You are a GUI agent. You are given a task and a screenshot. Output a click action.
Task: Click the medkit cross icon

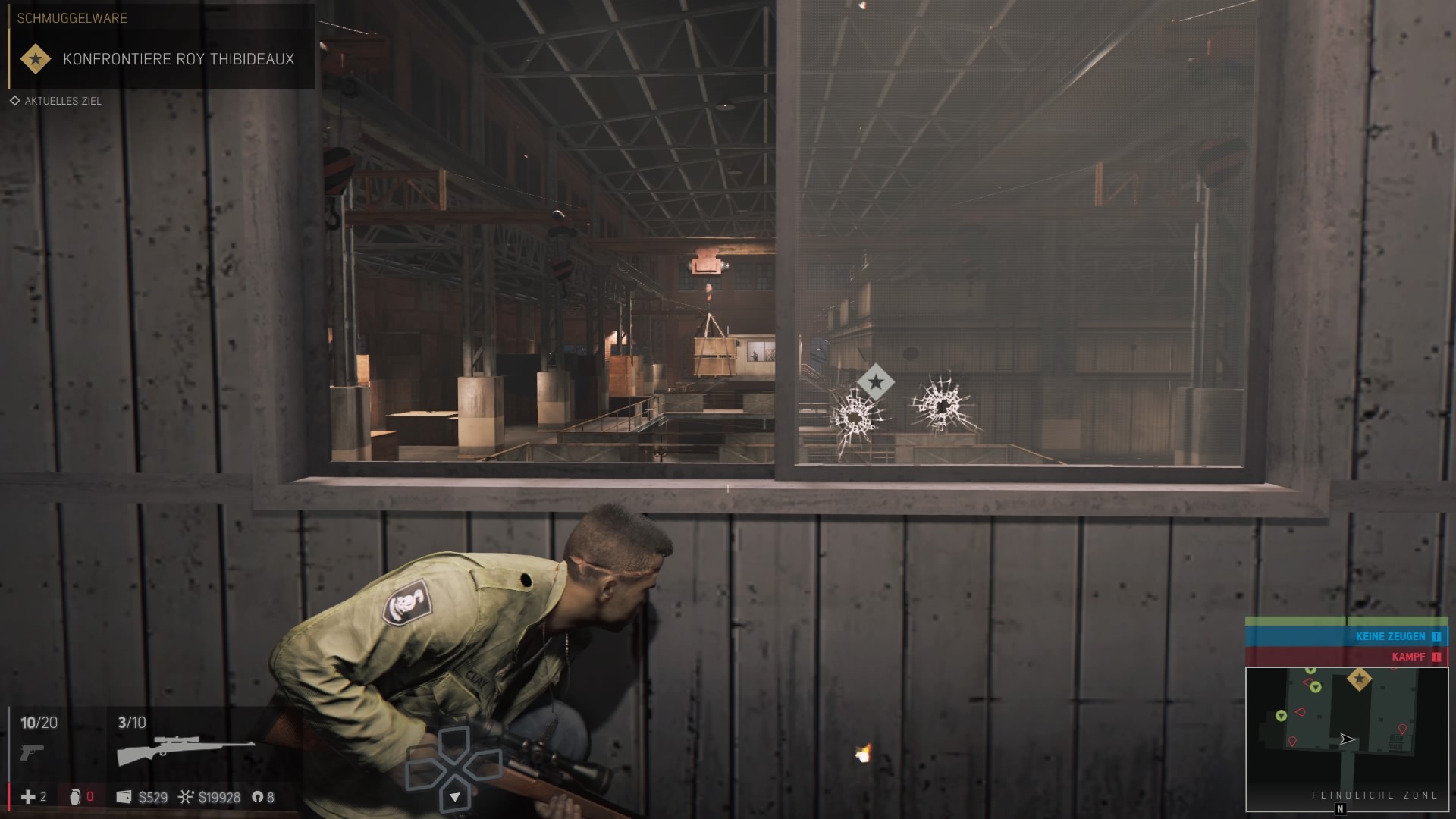28,796
